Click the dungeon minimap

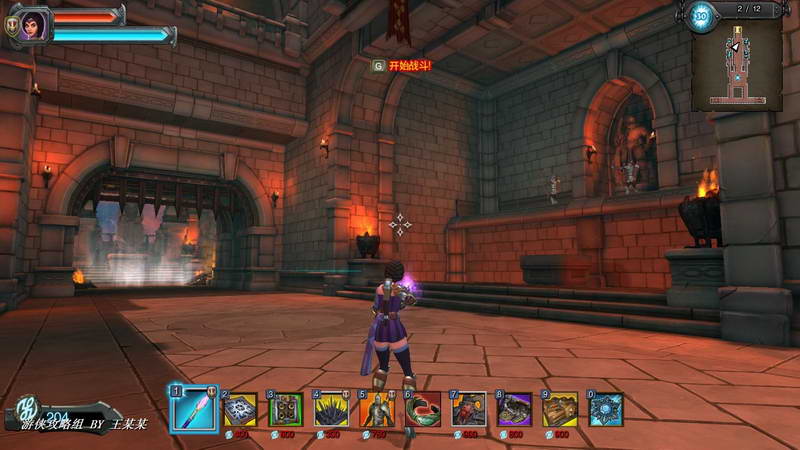(x=737, y=62)
